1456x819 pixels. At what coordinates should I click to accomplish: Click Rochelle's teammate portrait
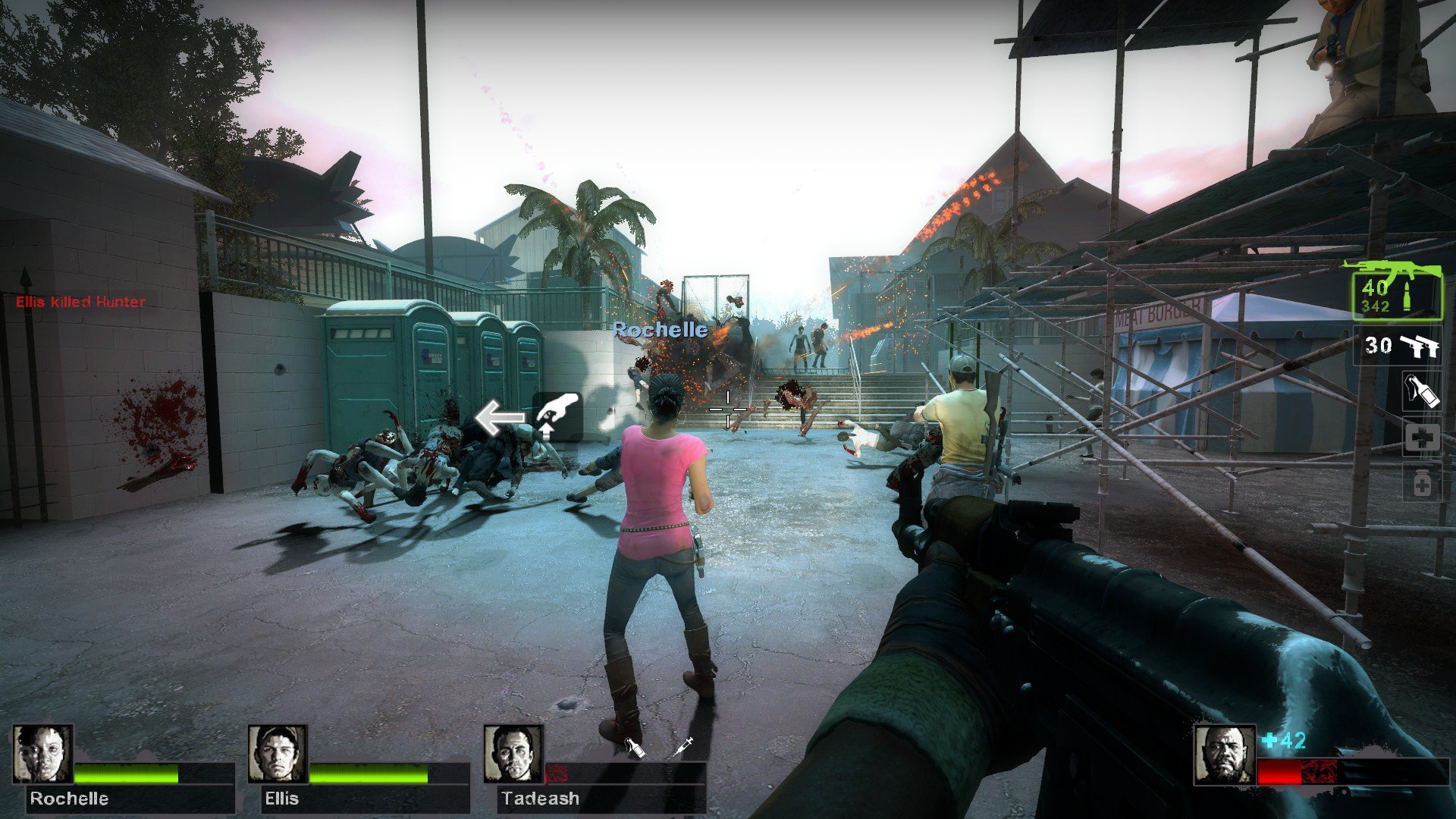(43, 753)
